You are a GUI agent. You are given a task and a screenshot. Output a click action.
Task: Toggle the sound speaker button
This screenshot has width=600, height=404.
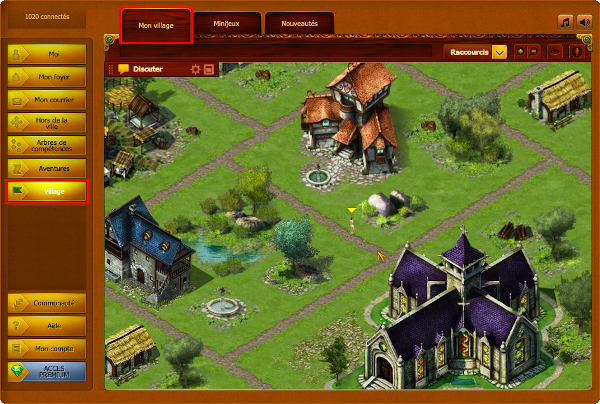click(584, 21)
